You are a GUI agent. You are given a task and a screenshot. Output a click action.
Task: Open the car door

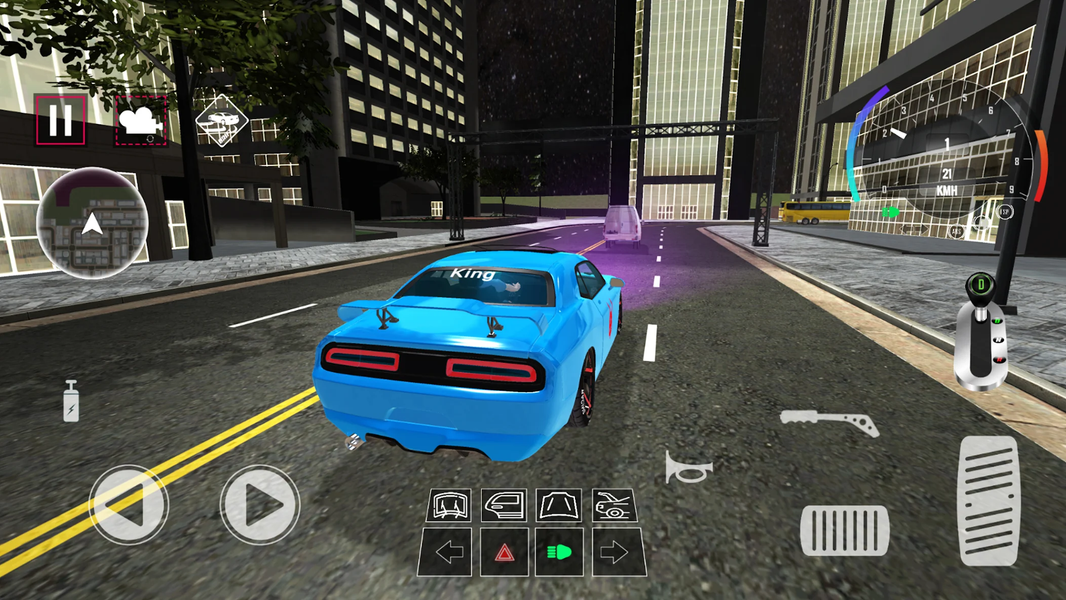click(504, 505)
